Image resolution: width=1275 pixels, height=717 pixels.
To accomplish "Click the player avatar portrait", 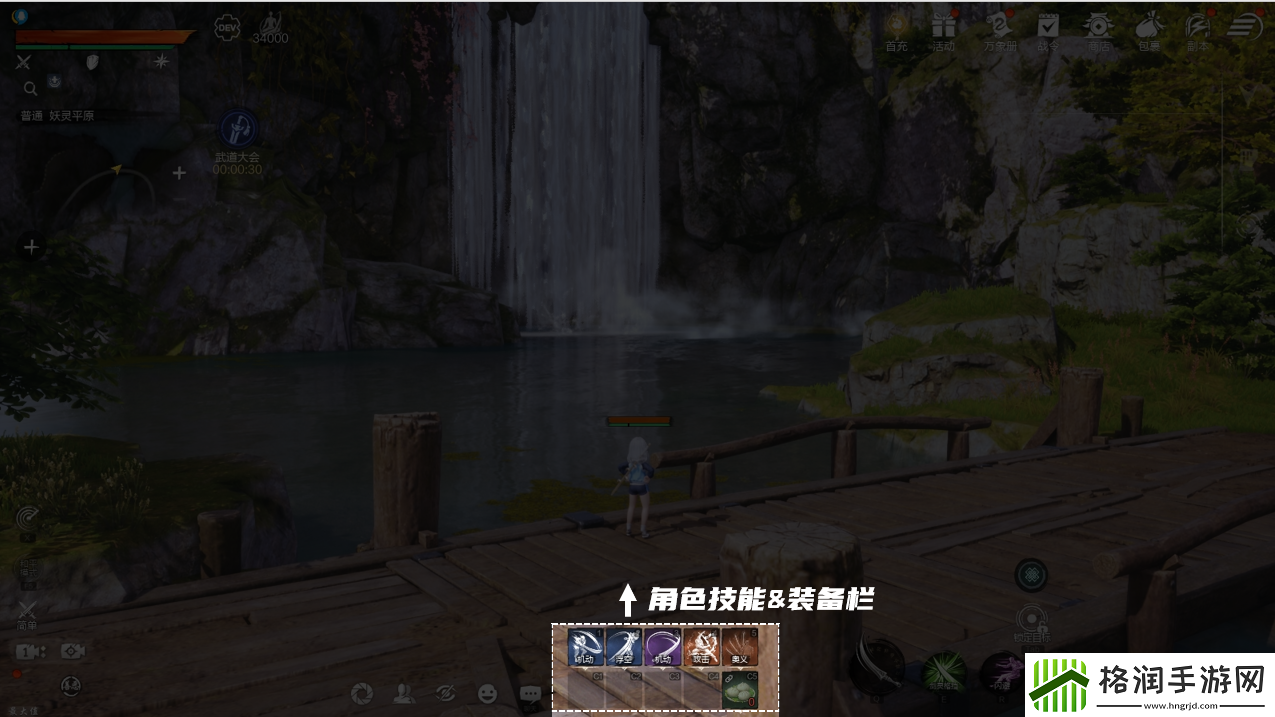I will pyautogui.click(x=20, y=16).
